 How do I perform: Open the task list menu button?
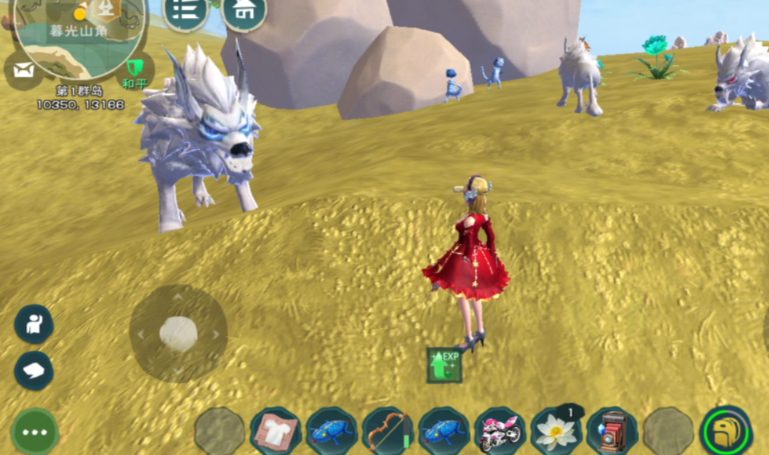(184, 11)
